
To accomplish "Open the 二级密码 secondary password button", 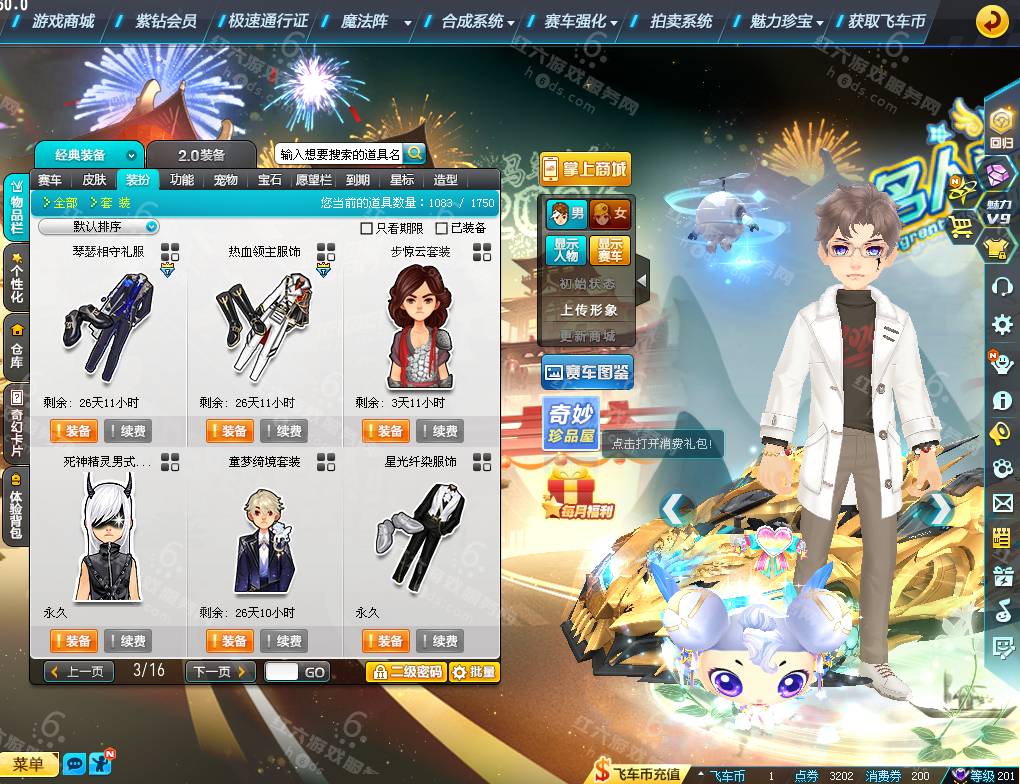I will coord(405,672).
